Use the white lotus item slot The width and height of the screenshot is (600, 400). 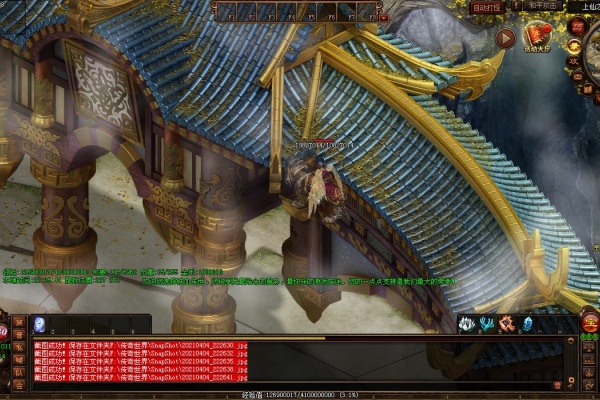[x=467, y=323]
